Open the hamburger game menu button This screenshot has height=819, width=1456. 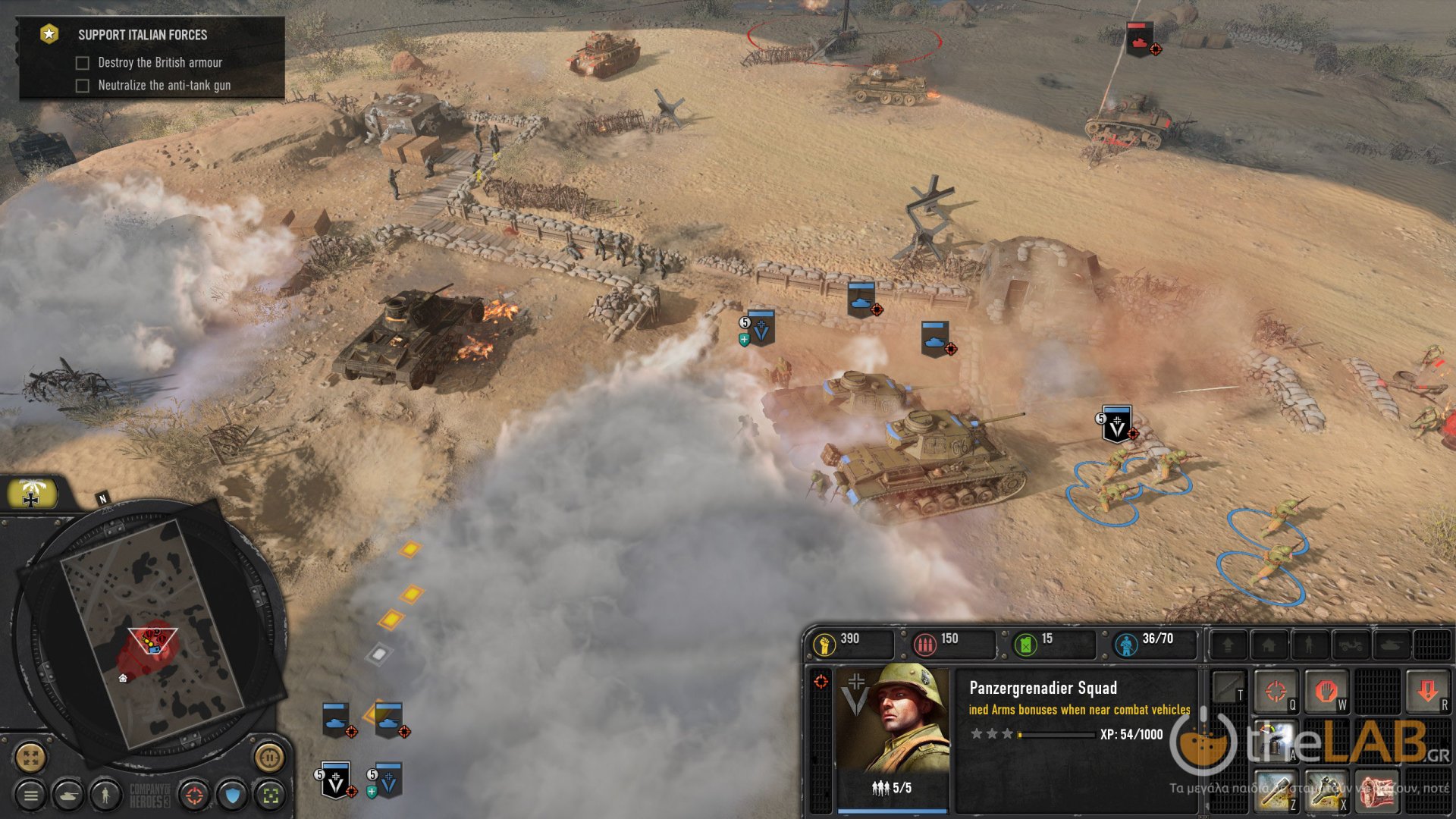(x=30, y=796)
